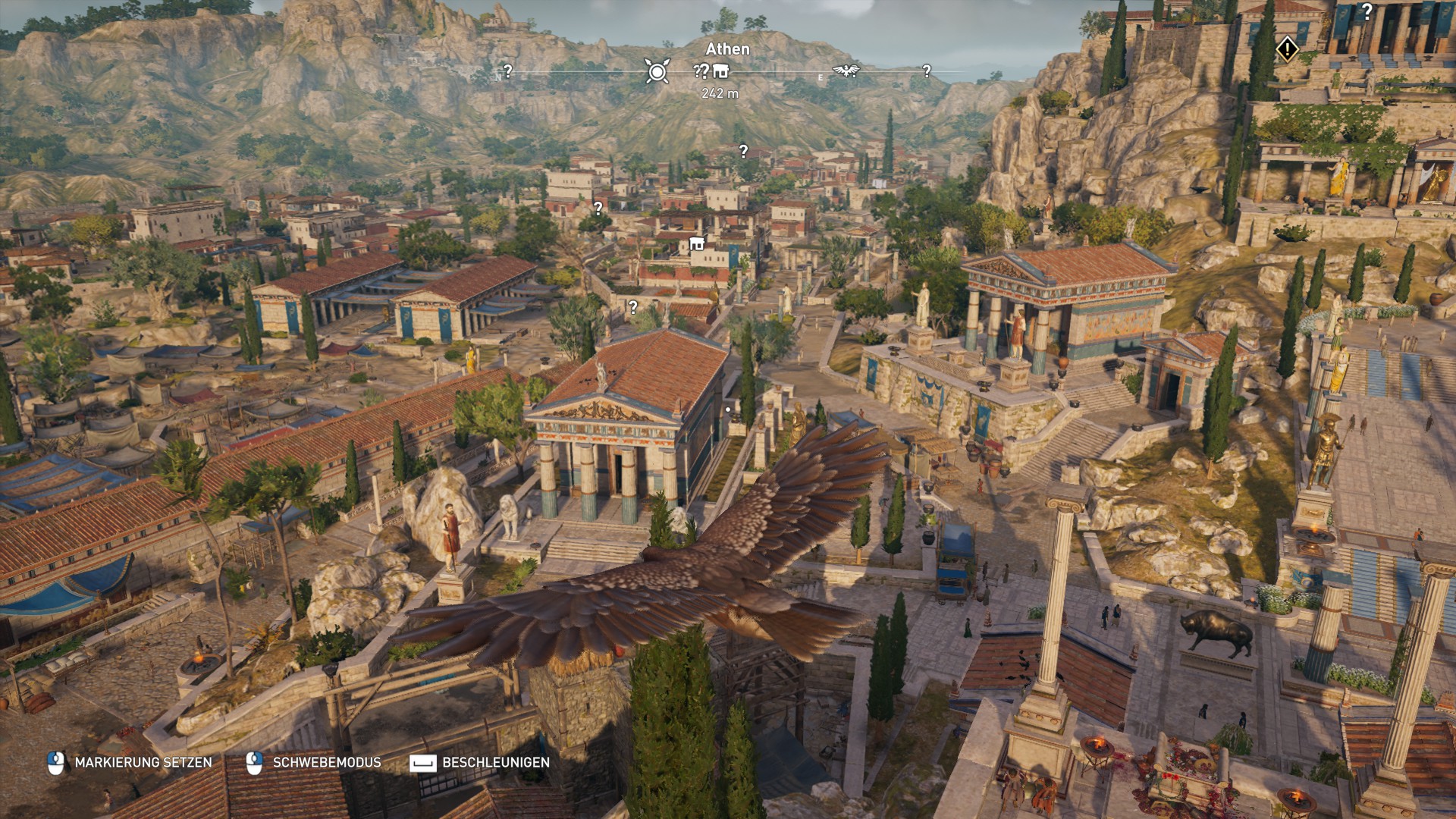Click the N direction letter on the compass
This screenshot has width=1456, height=819.
point(498,77)
